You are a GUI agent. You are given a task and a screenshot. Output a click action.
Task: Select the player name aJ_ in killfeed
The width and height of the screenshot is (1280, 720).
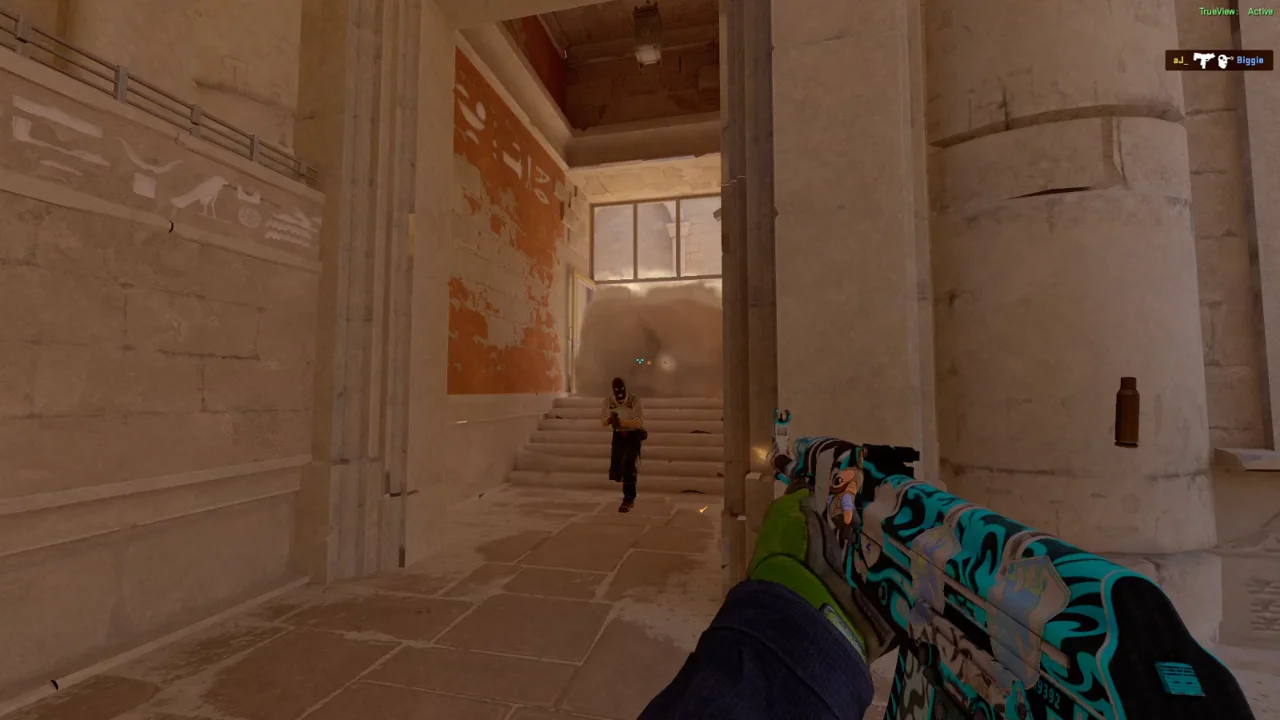pos(1180,60)
